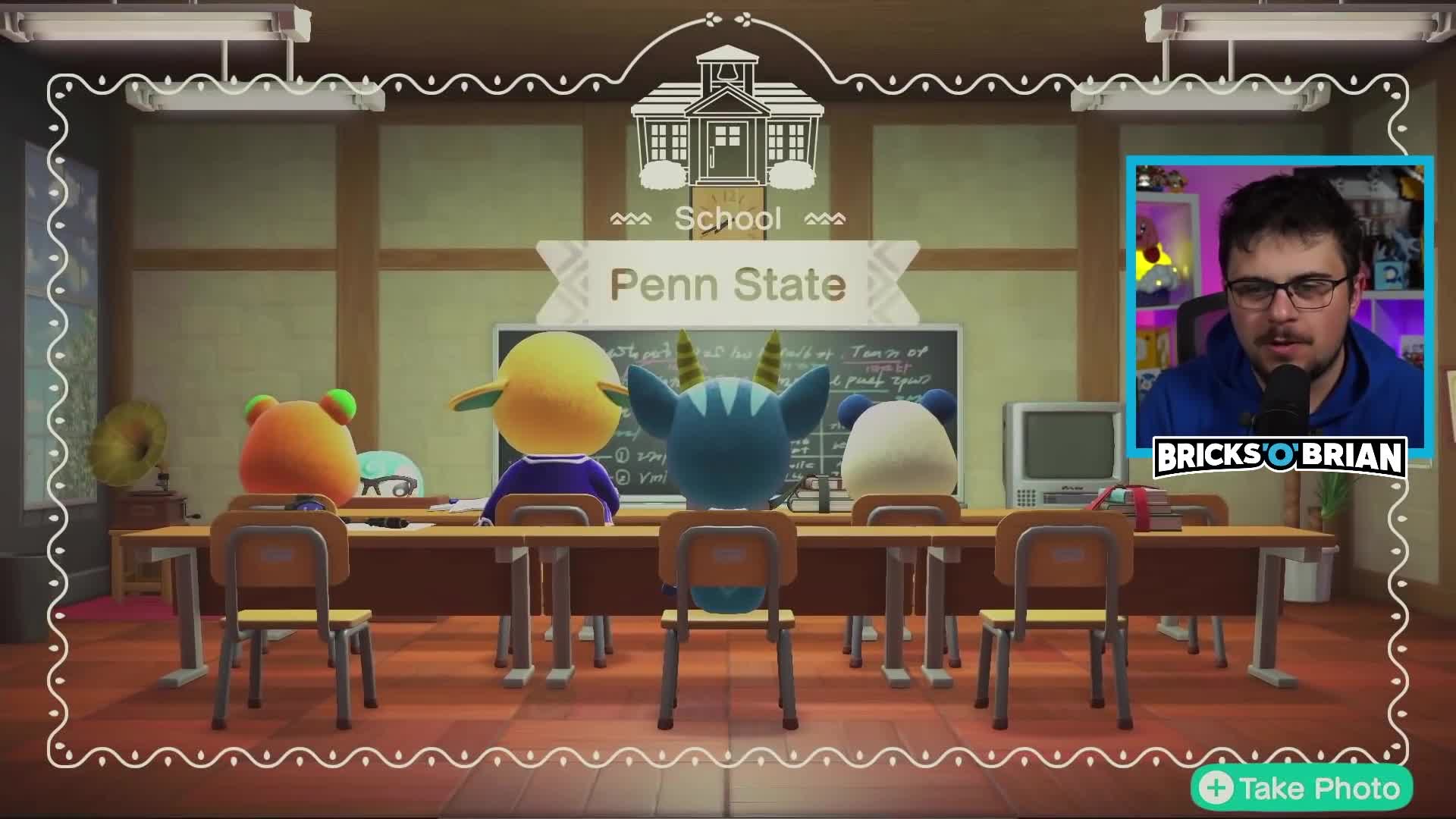Click the CRT television on the right counter
This screenshot has height=819, width=1456.
pyautogui.click(x=1062, y=444)
